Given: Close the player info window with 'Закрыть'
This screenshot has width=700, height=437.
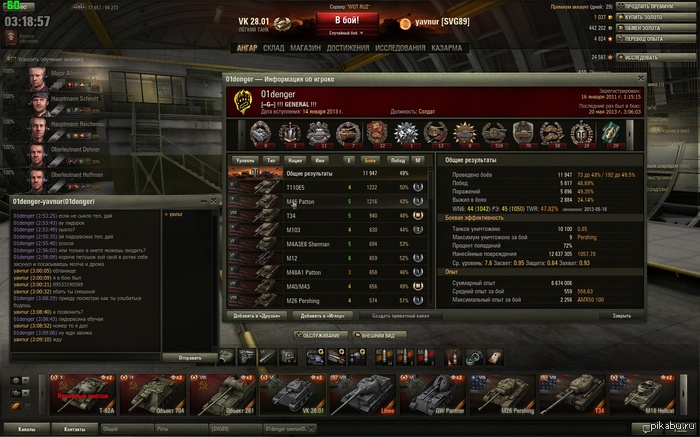Looking at the screenshot, I should (x=622, y=316).
